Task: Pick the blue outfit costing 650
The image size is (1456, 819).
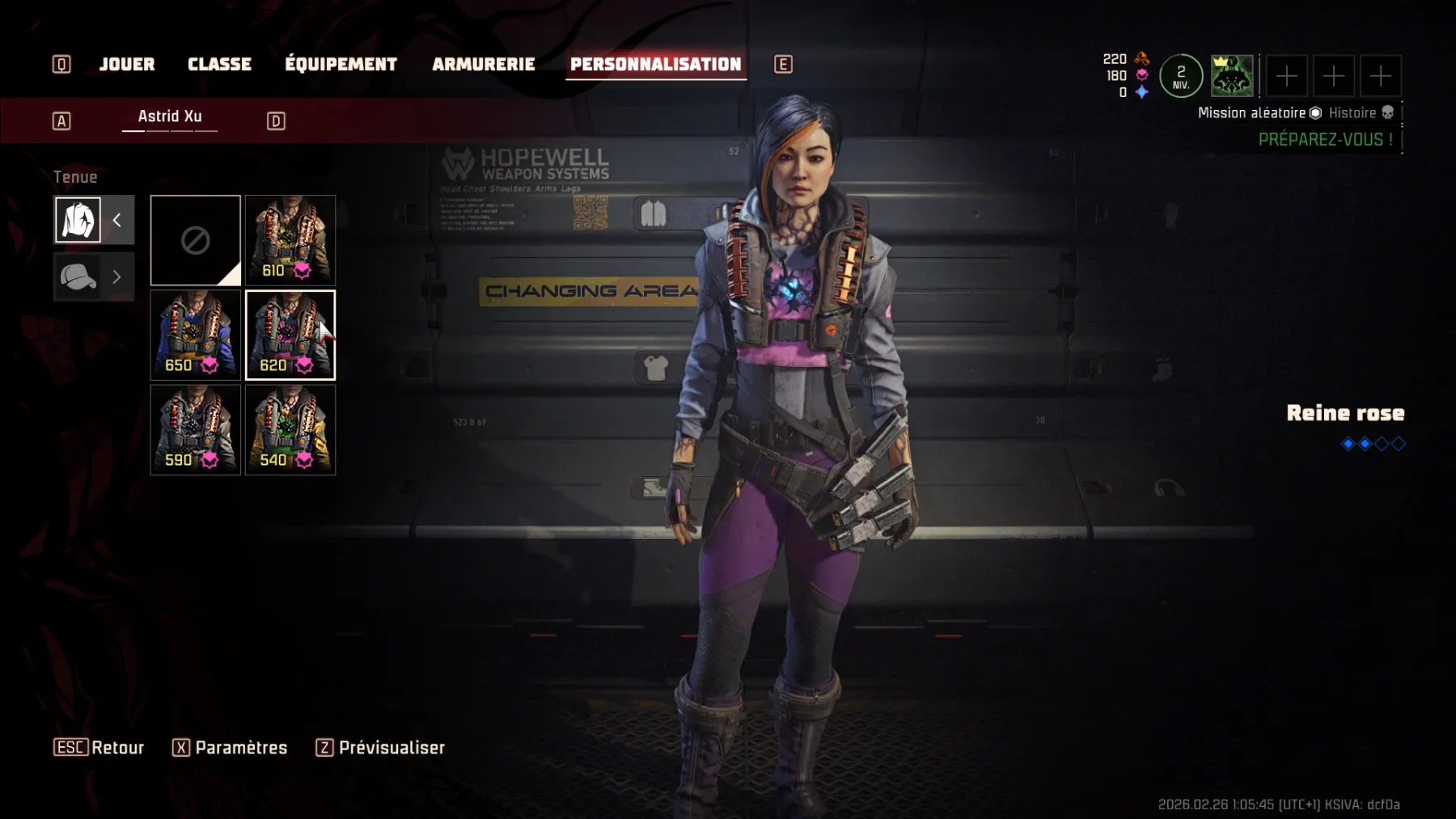Action: click(196, 335)
